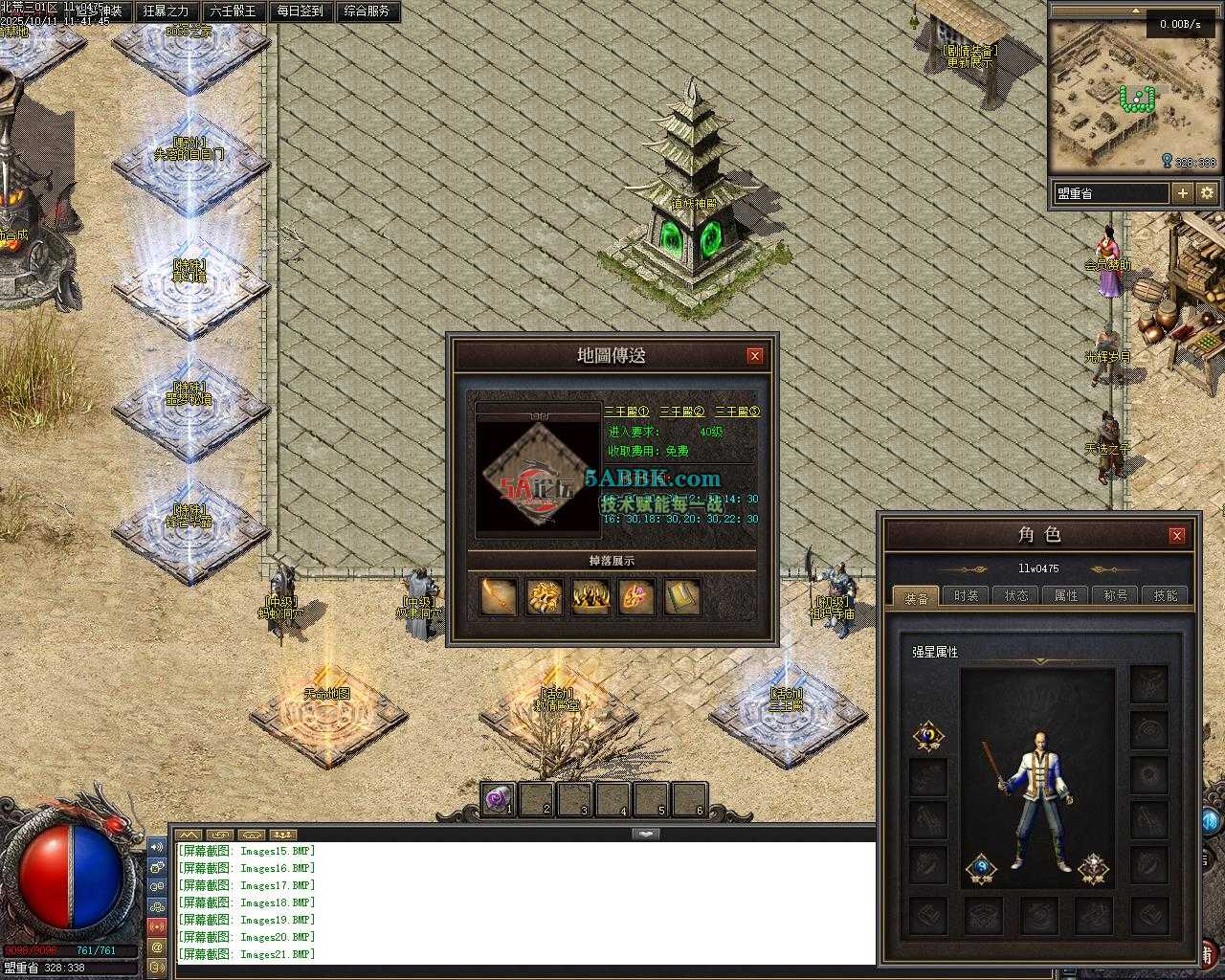Switch to the 时装 tab
Screen dimensions: 1225x980
coord(967,595)
